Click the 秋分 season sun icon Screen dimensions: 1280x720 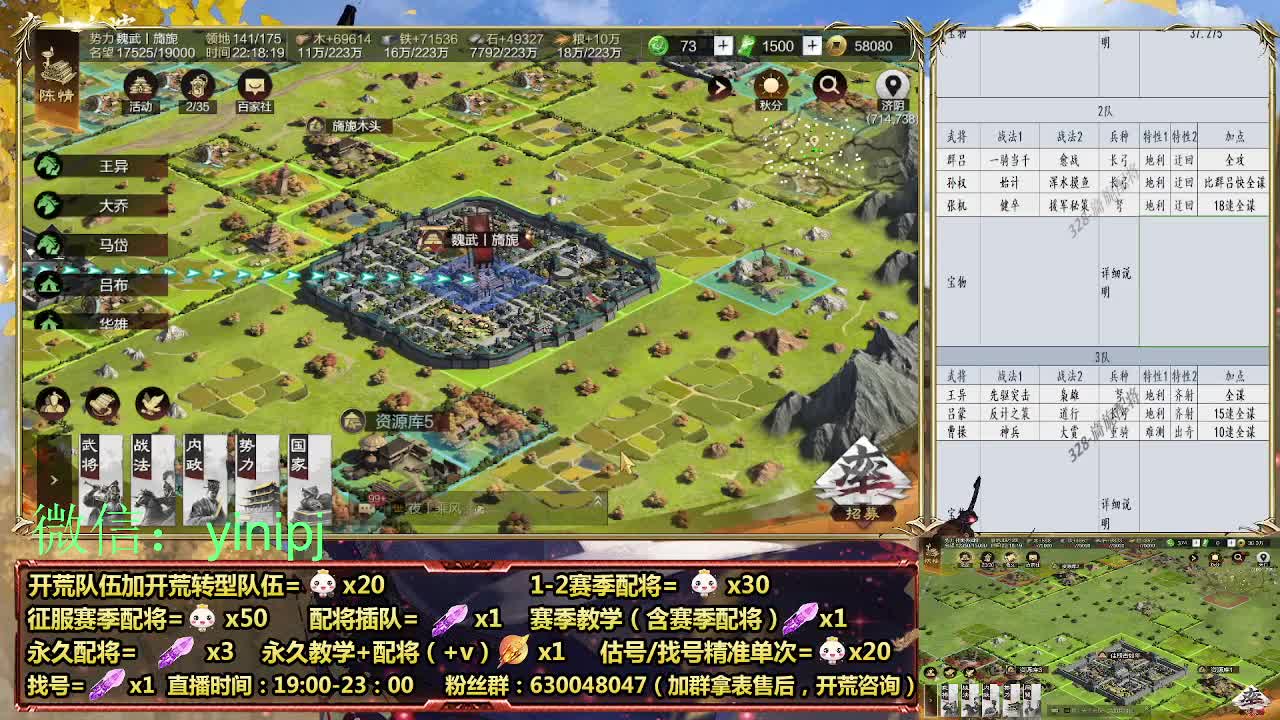tap(770, 82)
